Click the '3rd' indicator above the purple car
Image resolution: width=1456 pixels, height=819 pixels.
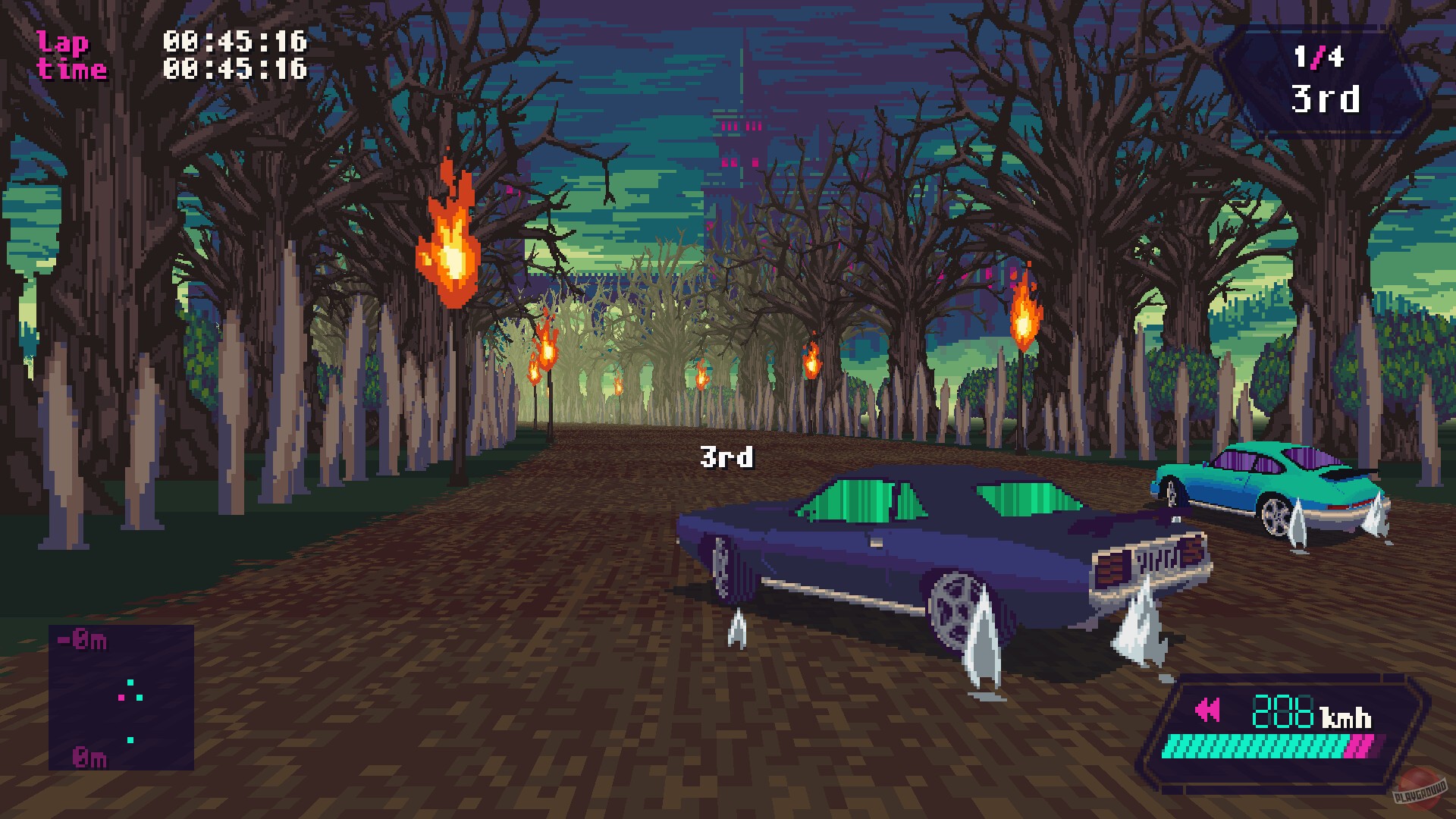click(725, 457)
